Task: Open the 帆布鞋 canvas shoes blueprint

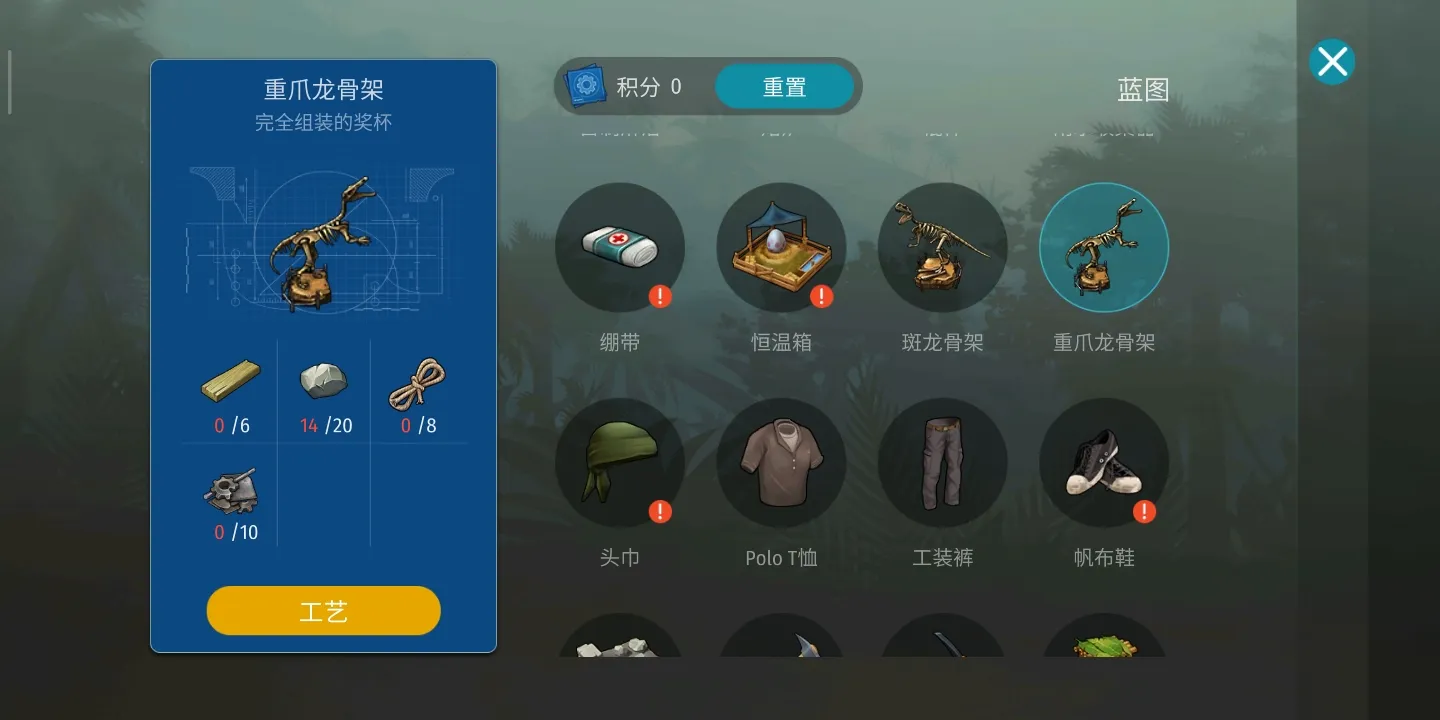Action: click(1103, 462)
